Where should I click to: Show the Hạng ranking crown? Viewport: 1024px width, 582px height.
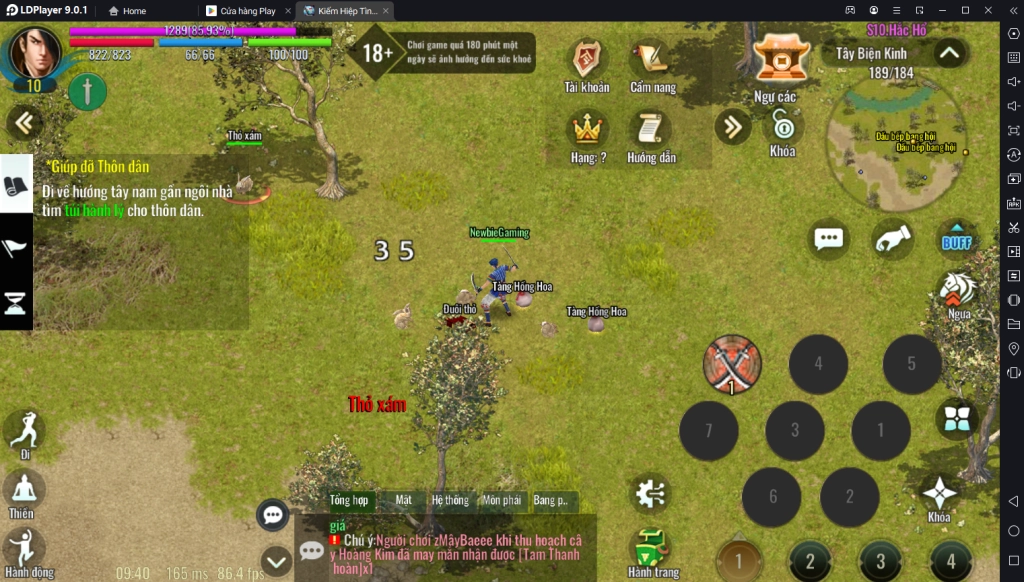pyautogui.click(x=587, y=131)
